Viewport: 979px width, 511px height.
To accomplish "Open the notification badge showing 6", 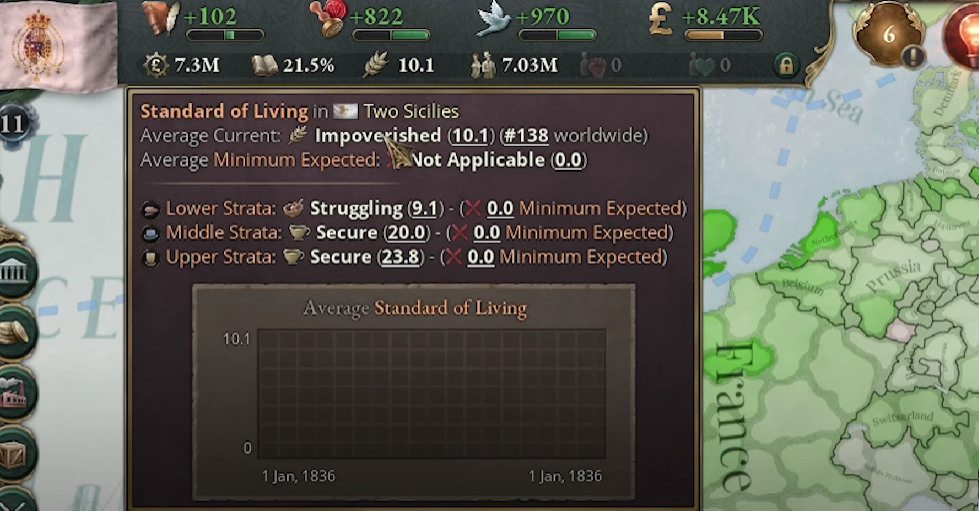I will (x=887, y=33).
